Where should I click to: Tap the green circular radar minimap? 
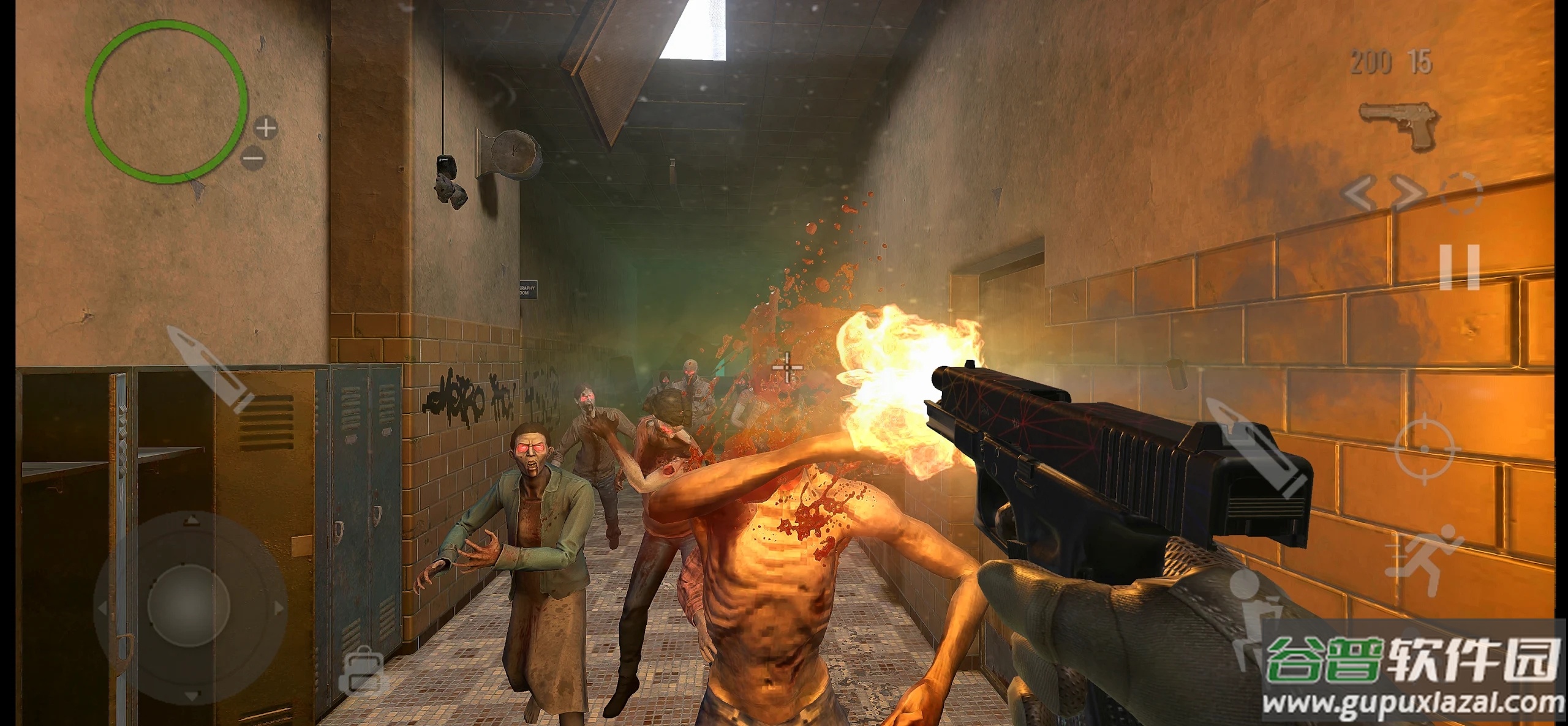tap(166, 102)
